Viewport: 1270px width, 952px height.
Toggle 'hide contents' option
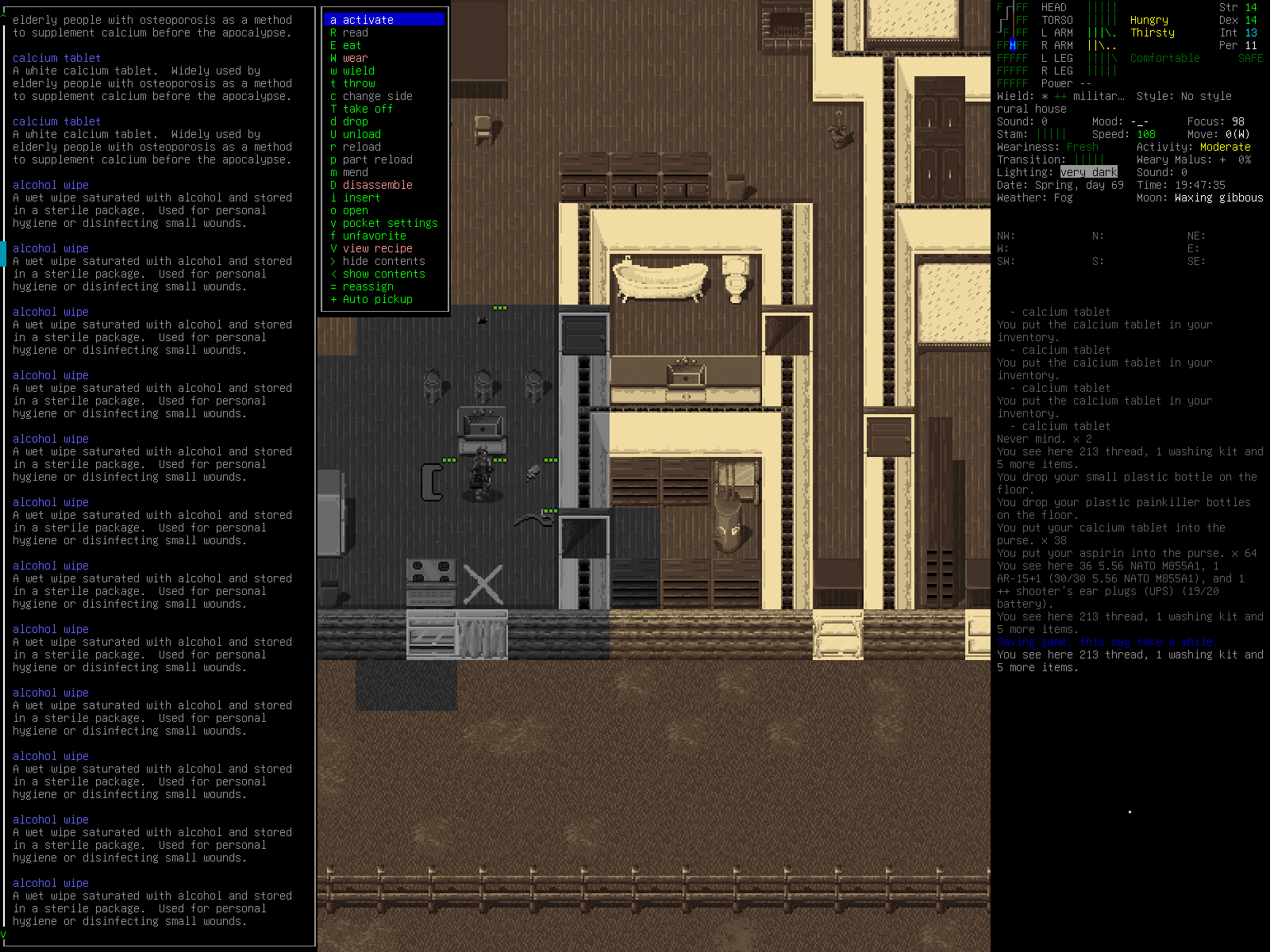coord(383,261)
